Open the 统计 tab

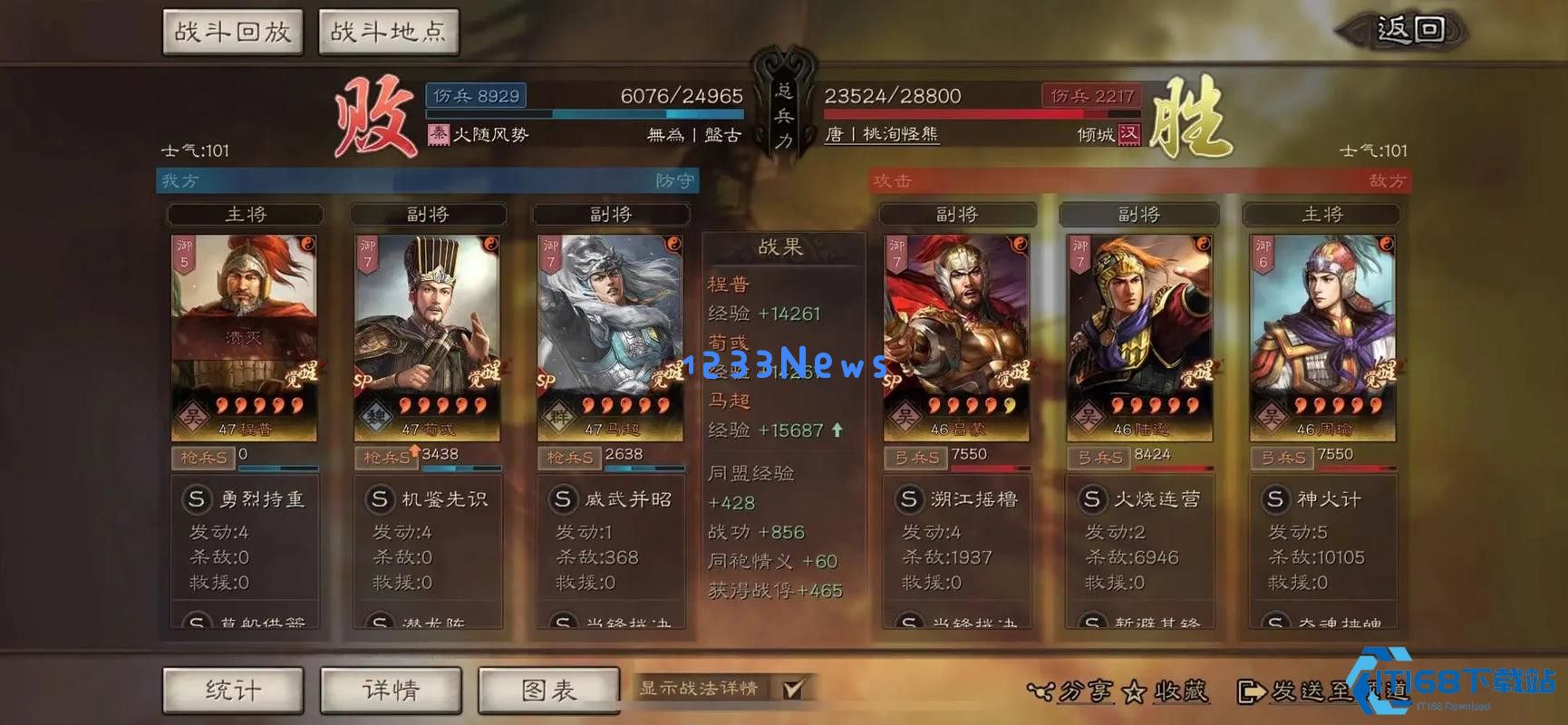click(x=234, y=689)
